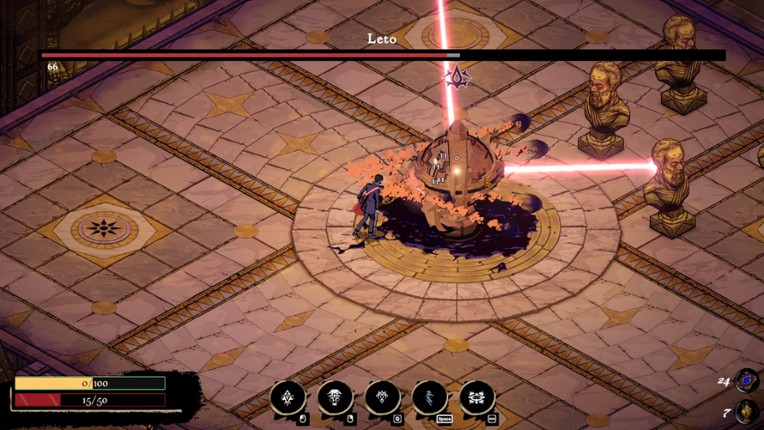Activate the left-mouse primary attack ability
Screen dimensions: 764x430
pyautogui.click(x=288, y=398)
